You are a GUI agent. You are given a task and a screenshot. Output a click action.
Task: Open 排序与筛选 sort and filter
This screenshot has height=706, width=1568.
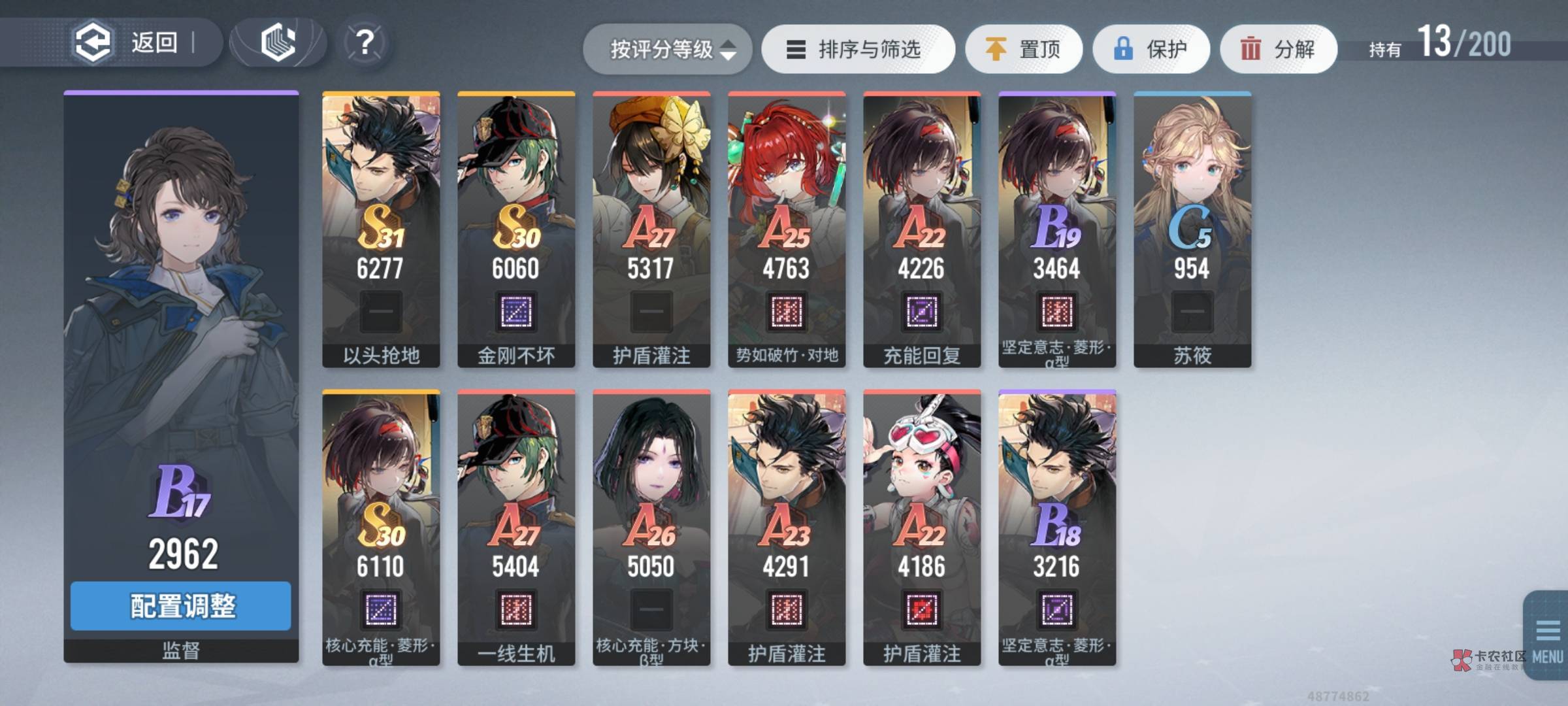858,50
